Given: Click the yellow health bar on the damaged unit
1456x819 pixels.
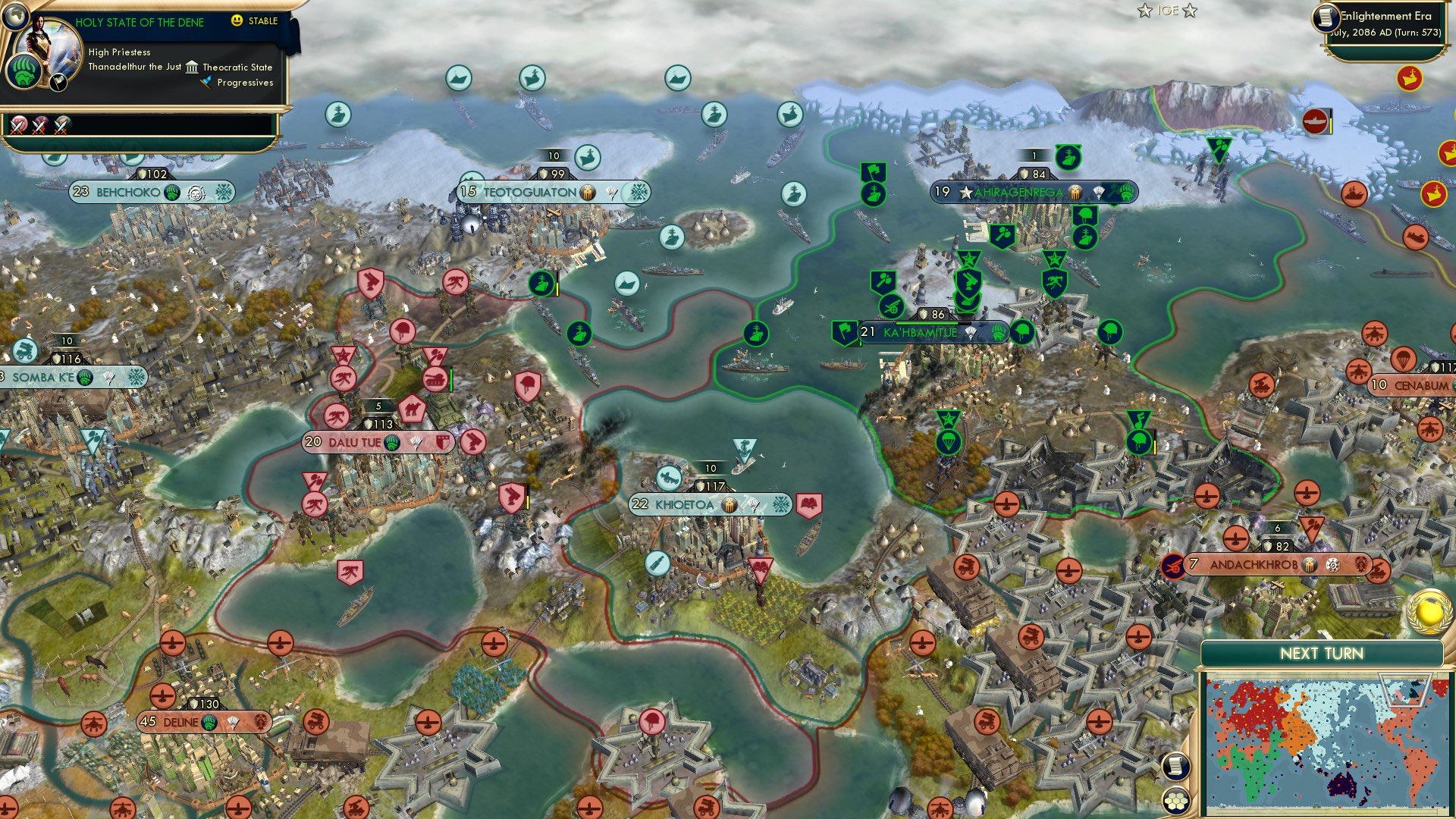Looking at the screenshot, I should coord(559,288).
